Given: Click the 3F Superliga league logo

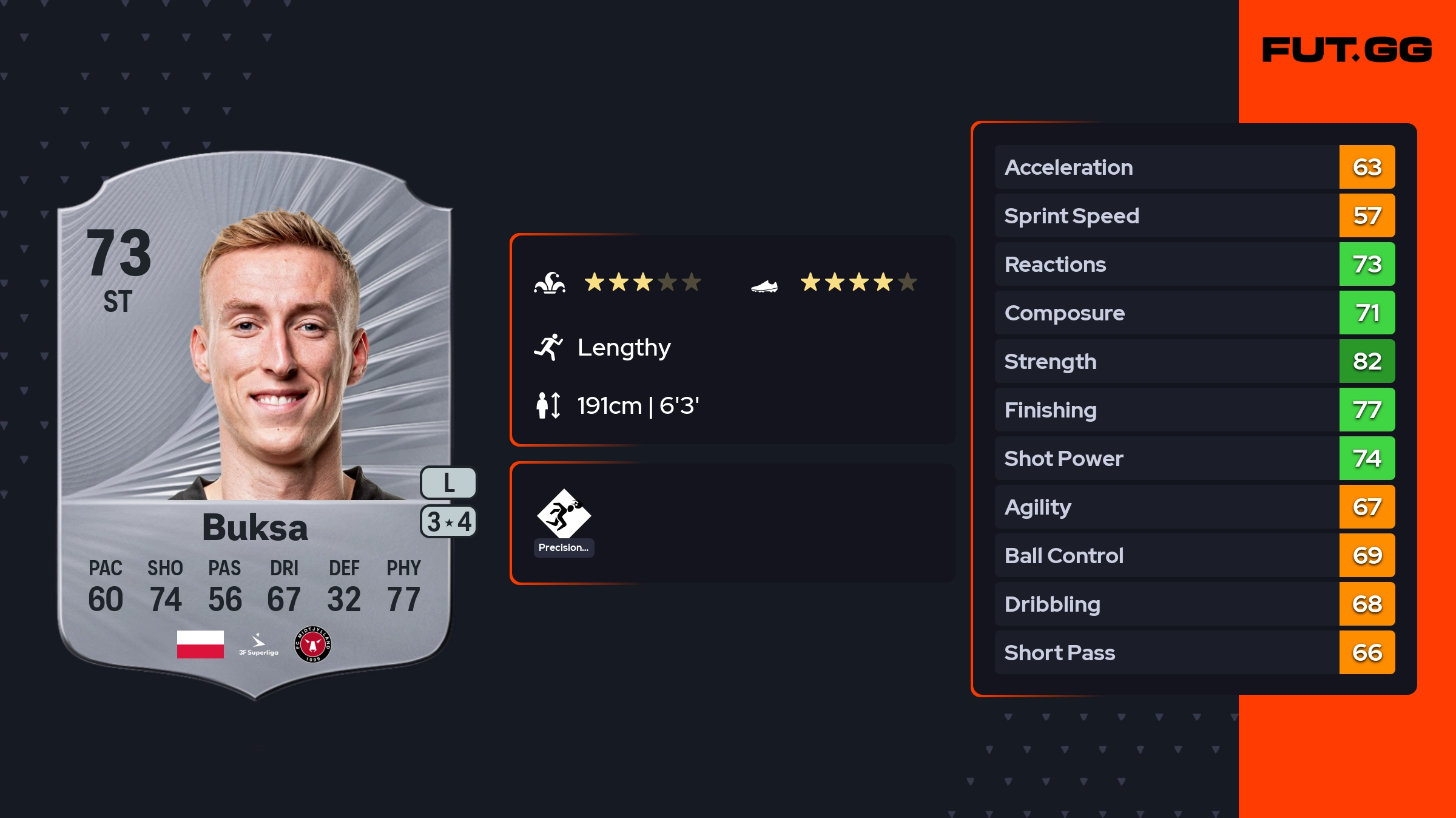Looking at the screenshot, I should pos(258,644).
